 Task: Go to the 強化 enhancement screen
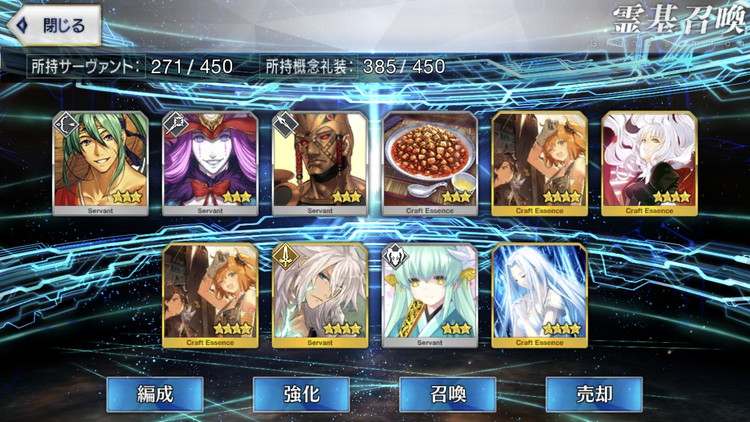[x=301, y=393]
